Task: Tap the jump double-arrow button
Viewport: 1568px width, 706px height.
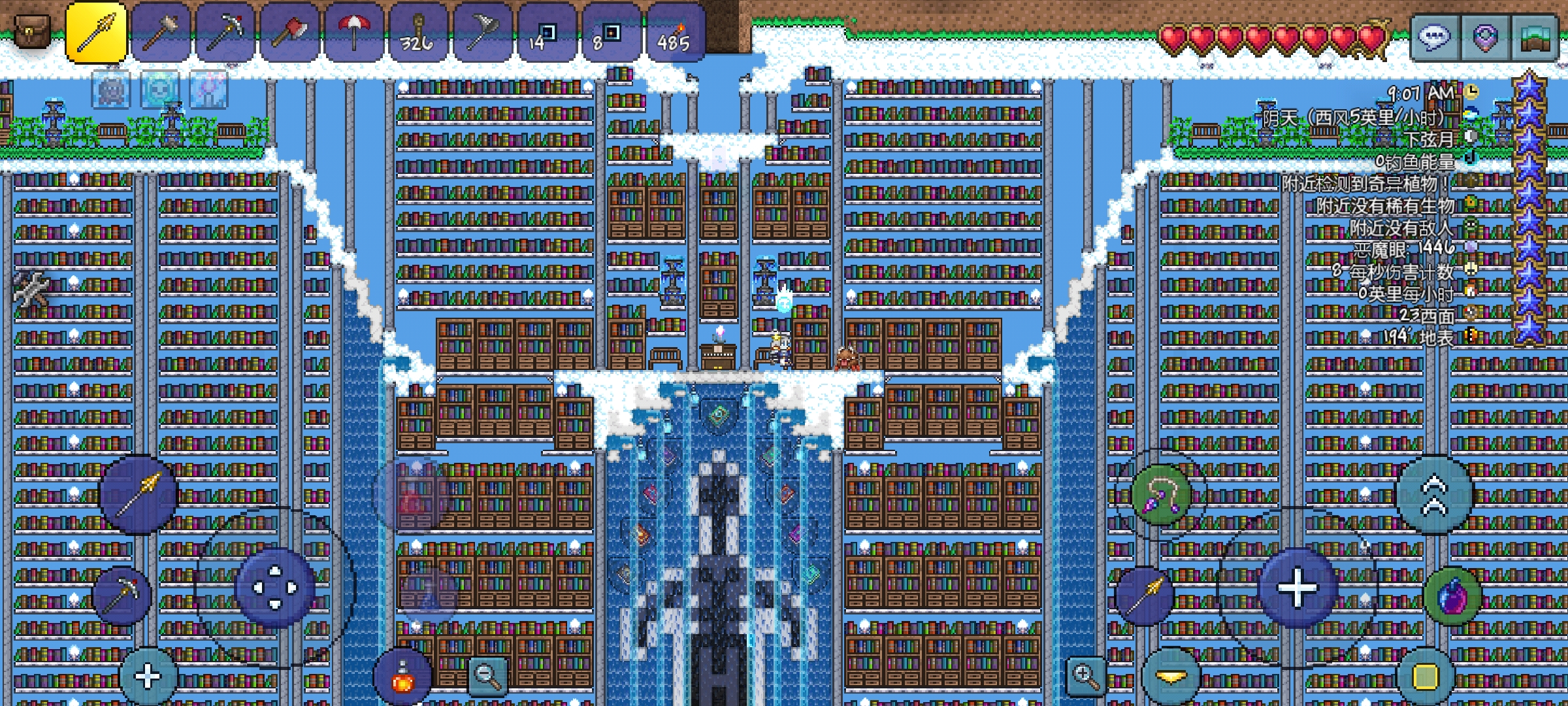Action: (x=1434, y=496)
